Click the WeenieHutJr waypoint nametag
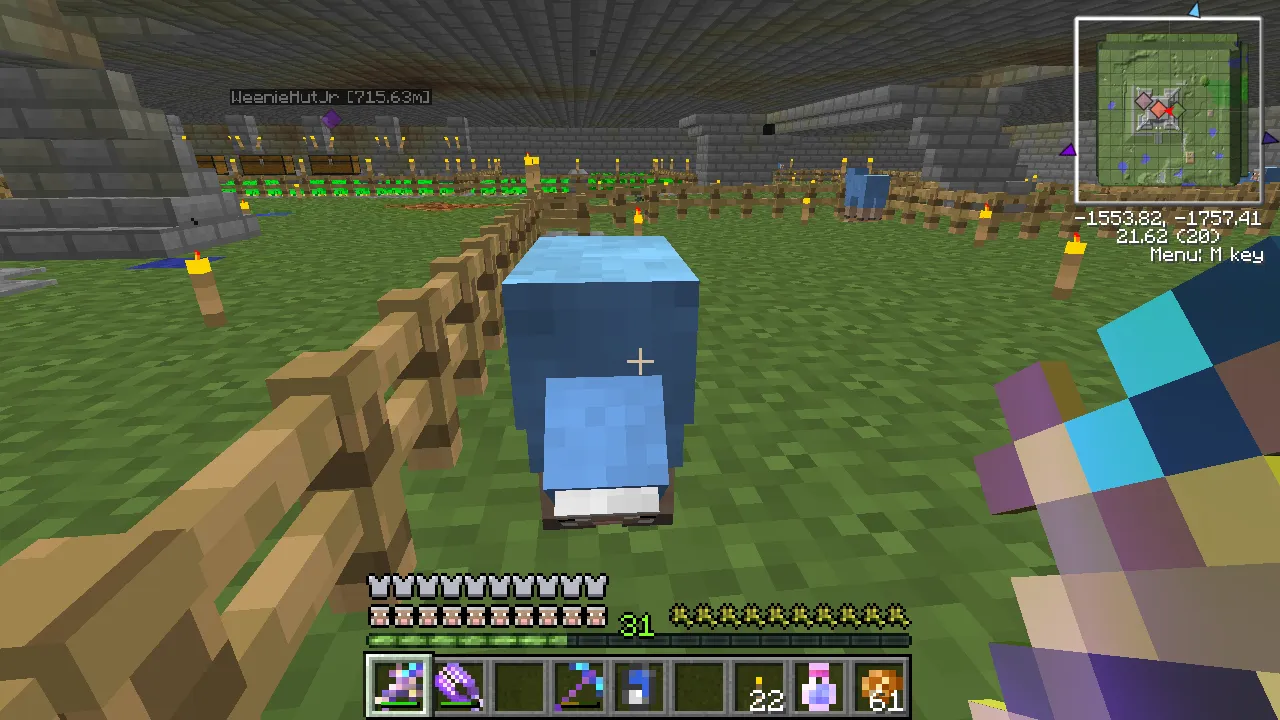Screen dimensions: 1280x720 (333, 96)
